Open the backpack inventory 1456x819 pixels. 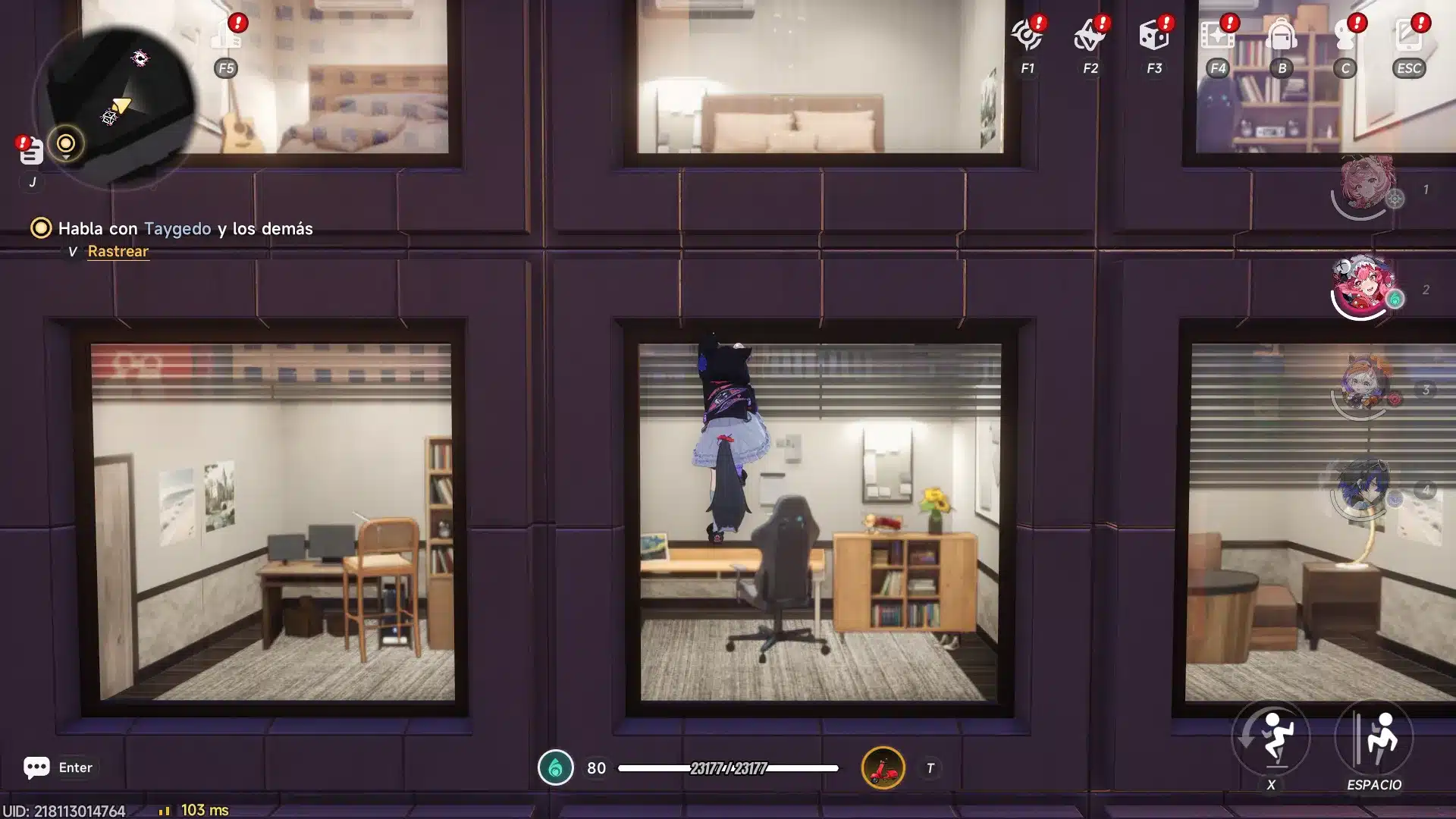(x=1282, y=36)
